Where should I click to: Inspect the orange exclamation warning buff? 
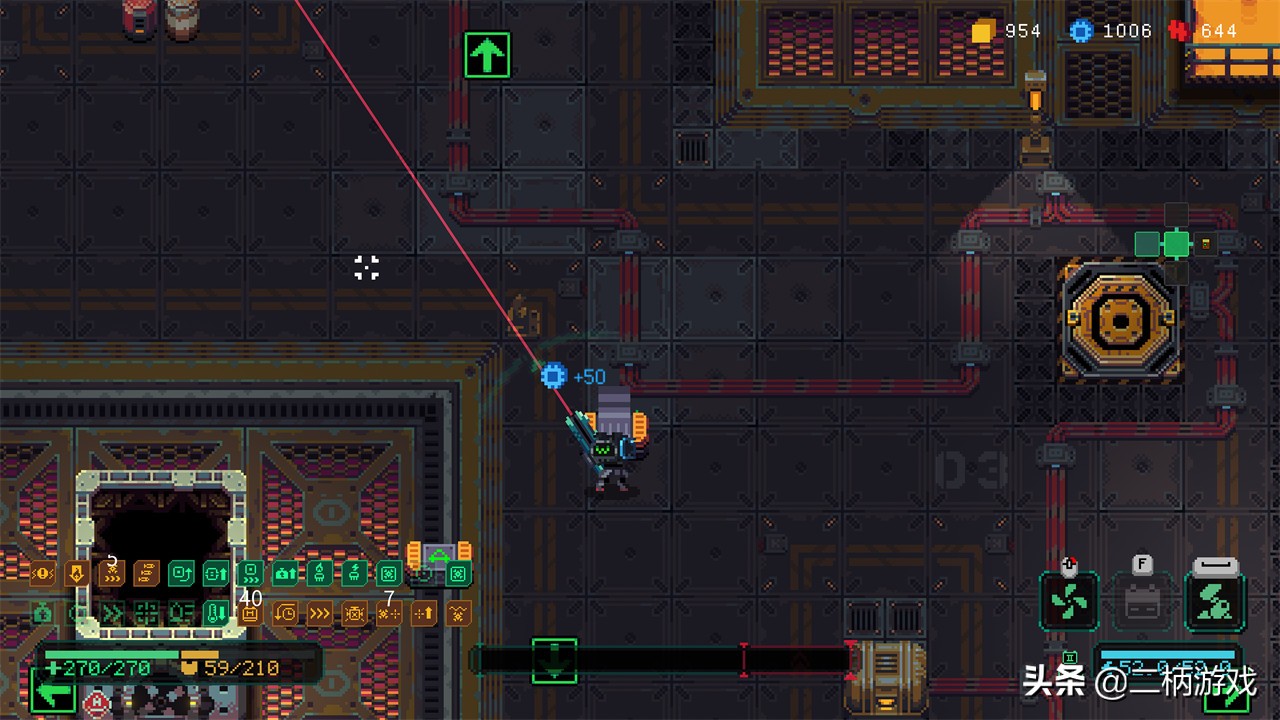tap(42, 574)
